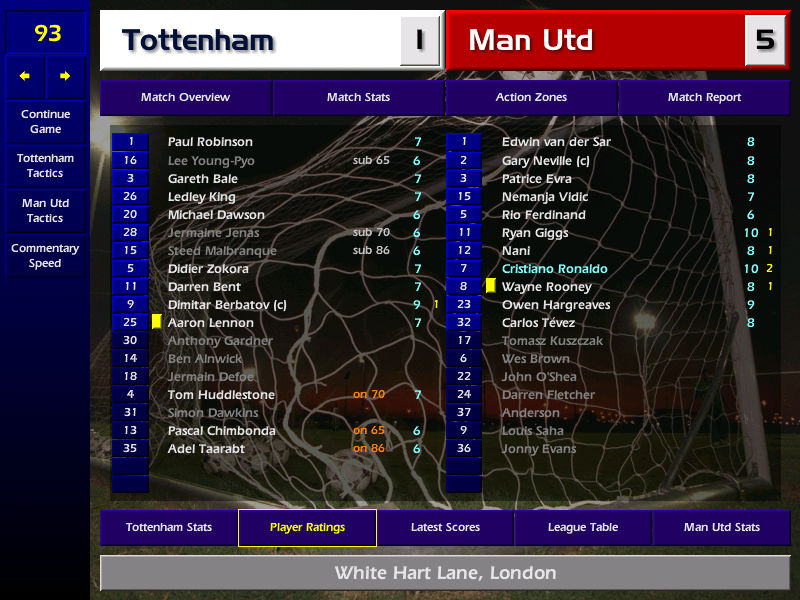
Task: Select Wayne Rooney's player row
Action: tap(546, 287)
